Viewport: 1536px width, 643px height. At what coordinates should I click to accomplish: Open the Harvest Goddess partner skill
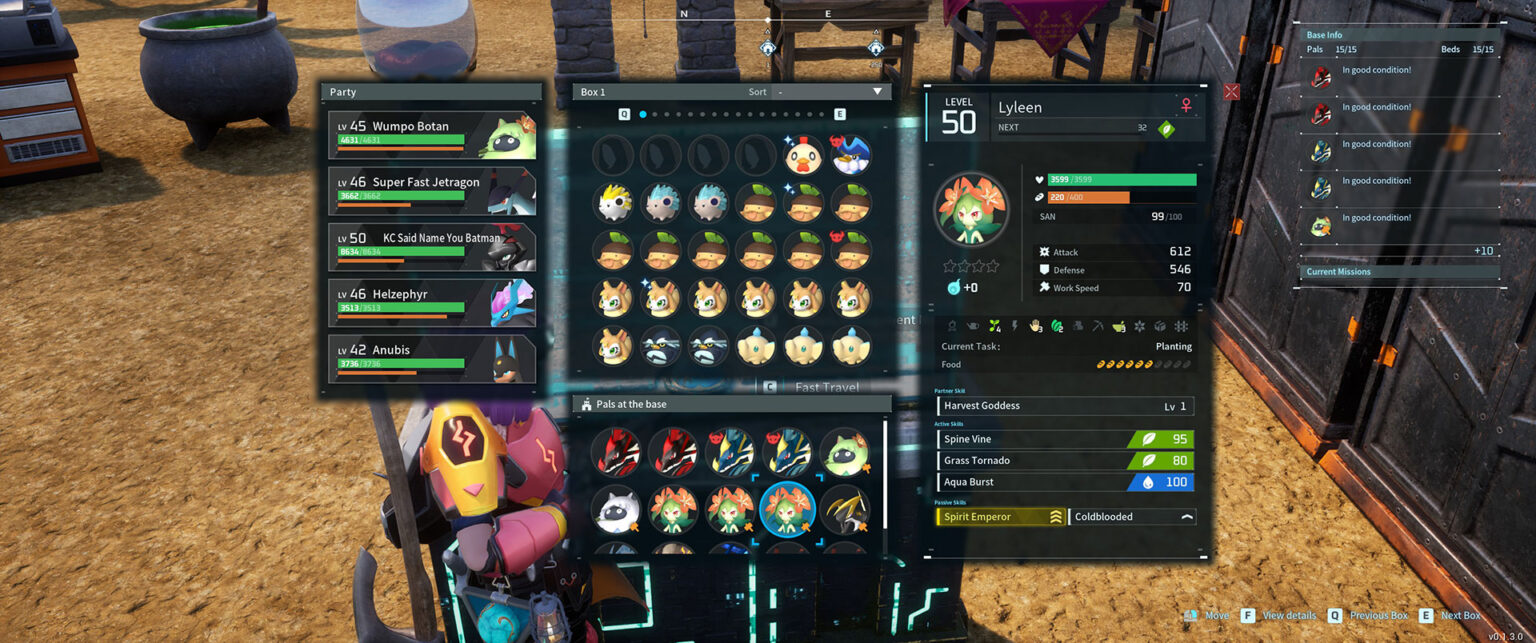click(1065, 406)
